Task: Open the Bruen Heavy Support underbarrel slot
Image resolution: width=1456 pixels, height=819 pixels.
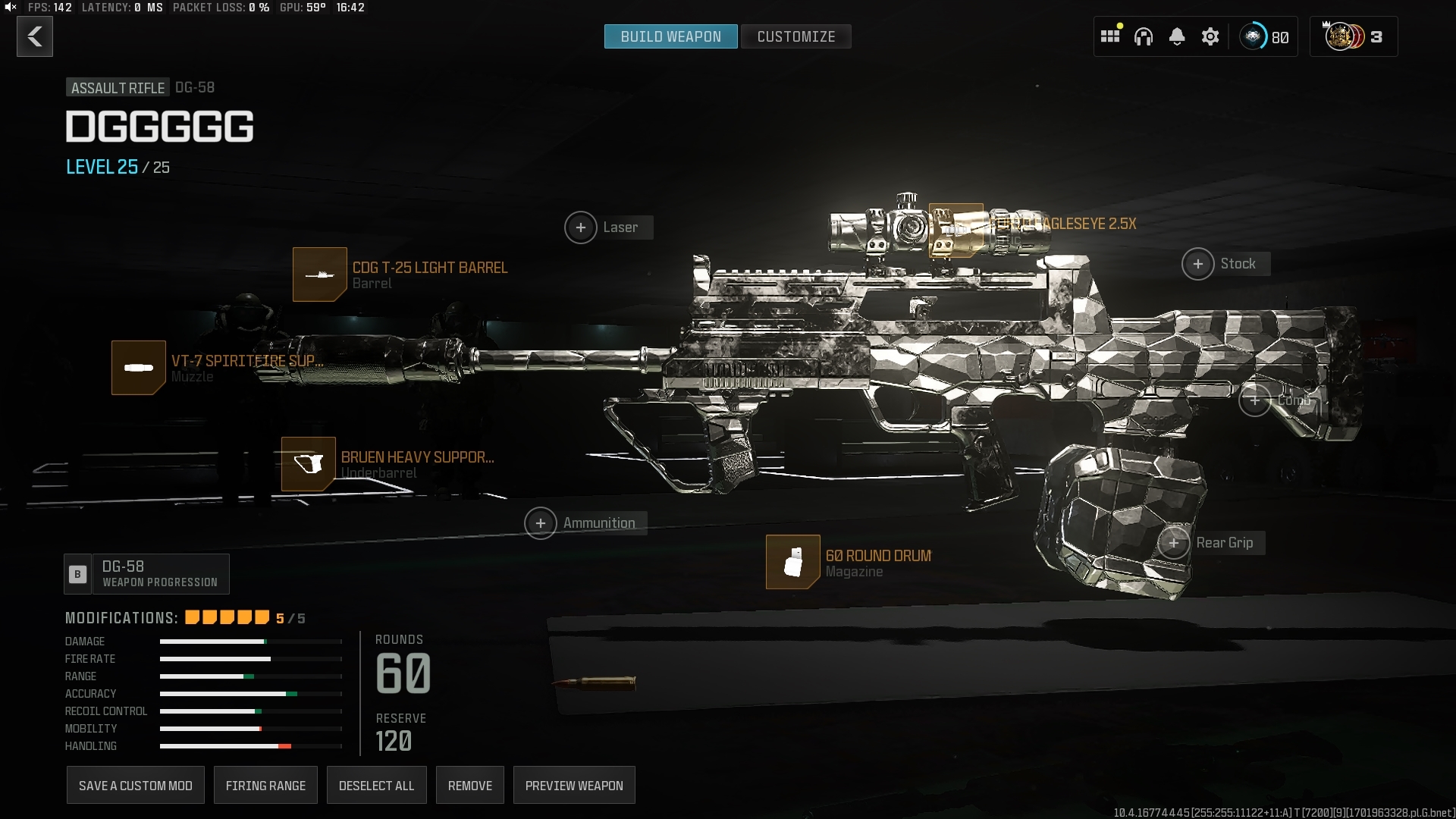Action: (309, 464)
